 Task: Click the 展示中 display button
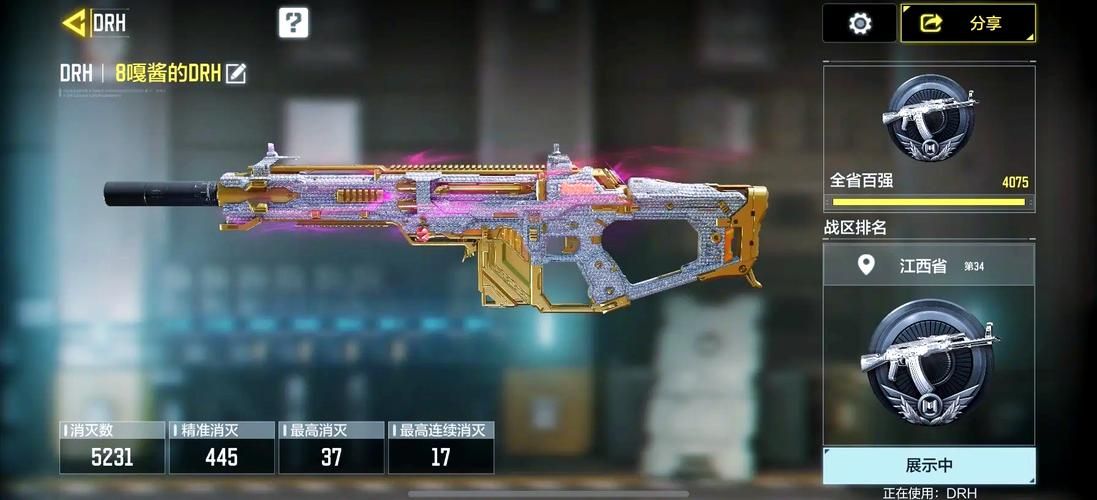coord(928,466)
